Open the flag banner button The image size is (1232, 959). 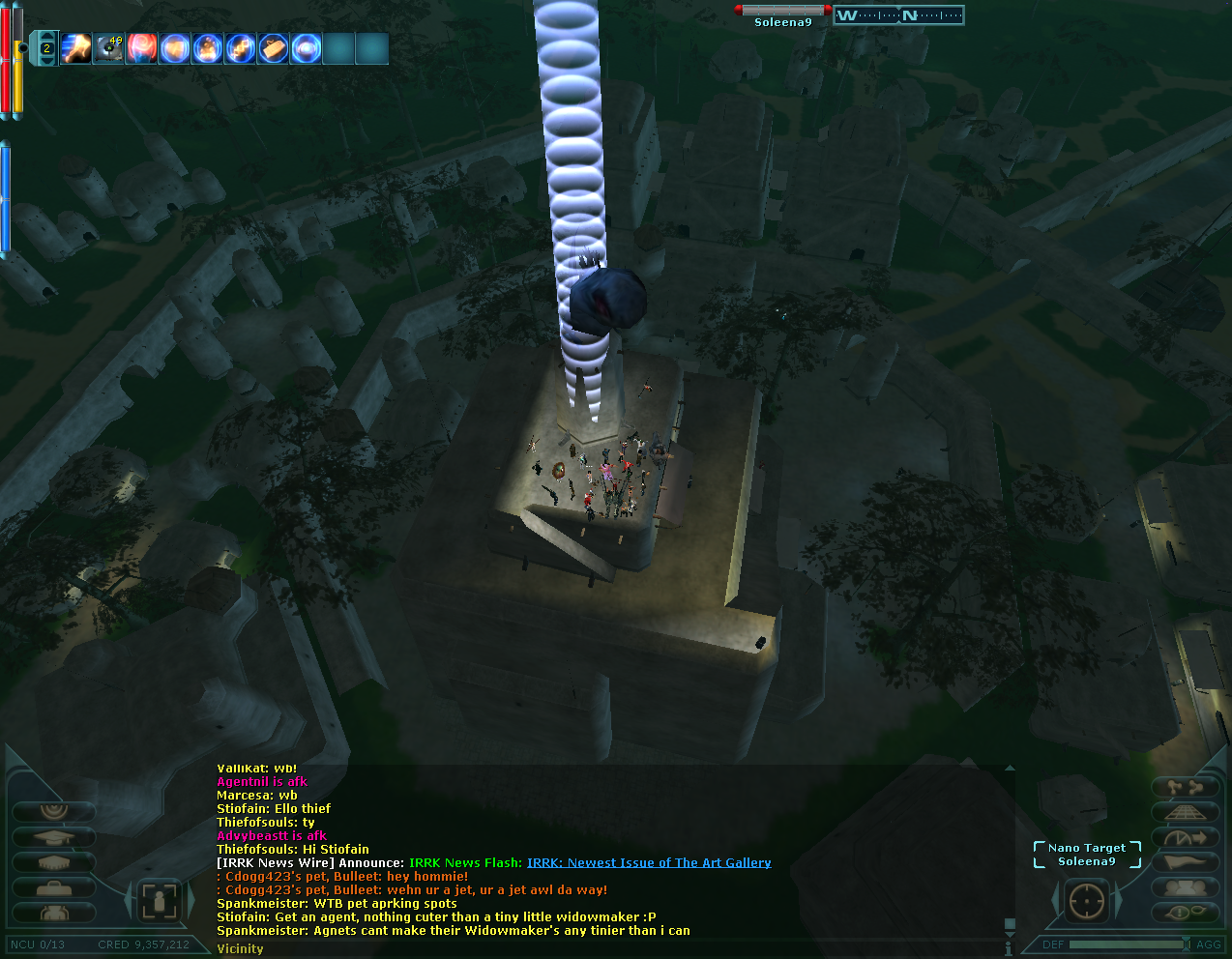1184,862
